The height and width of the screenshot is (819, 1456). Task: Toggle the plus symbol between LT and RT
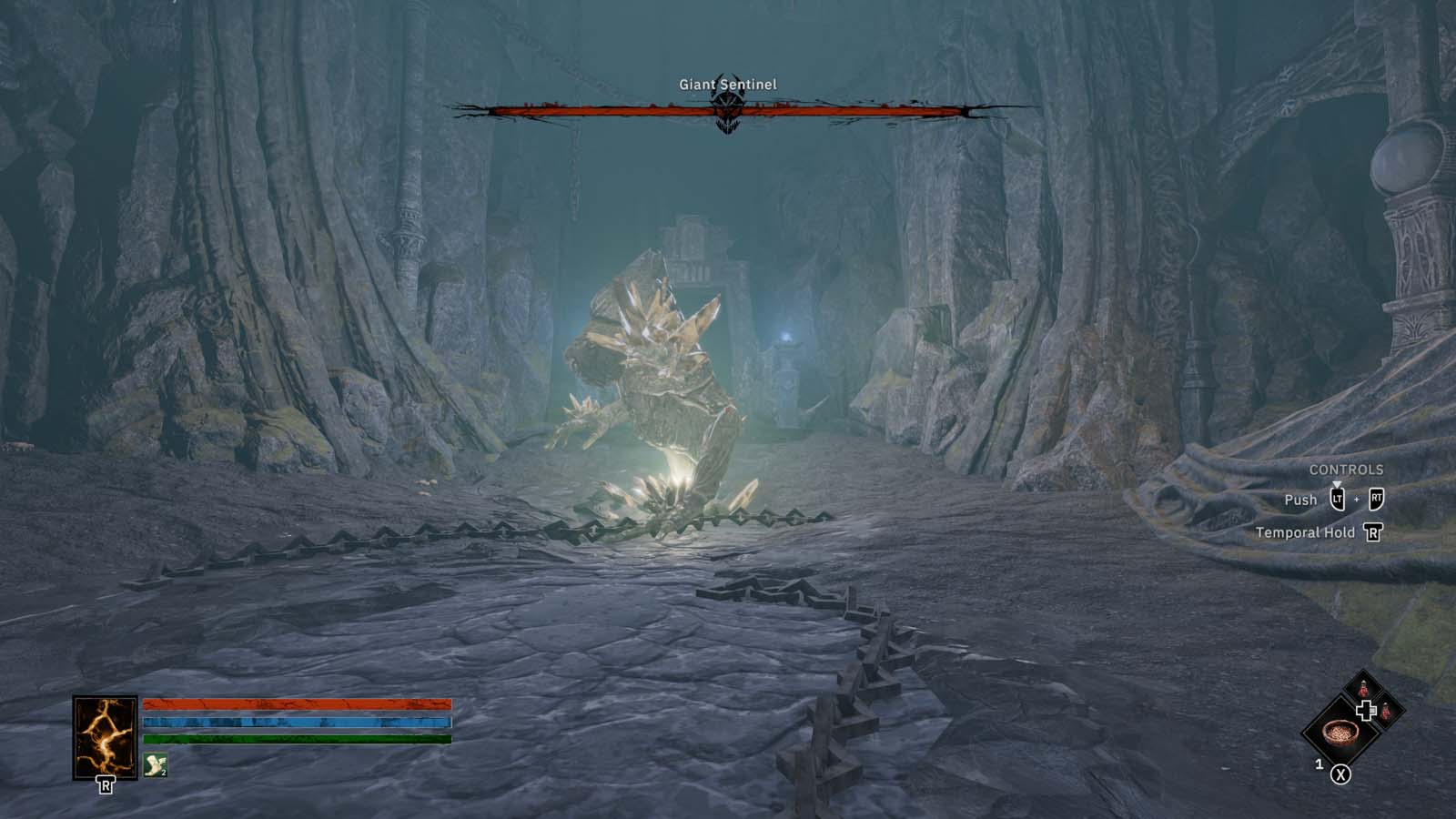point(1357,499)
